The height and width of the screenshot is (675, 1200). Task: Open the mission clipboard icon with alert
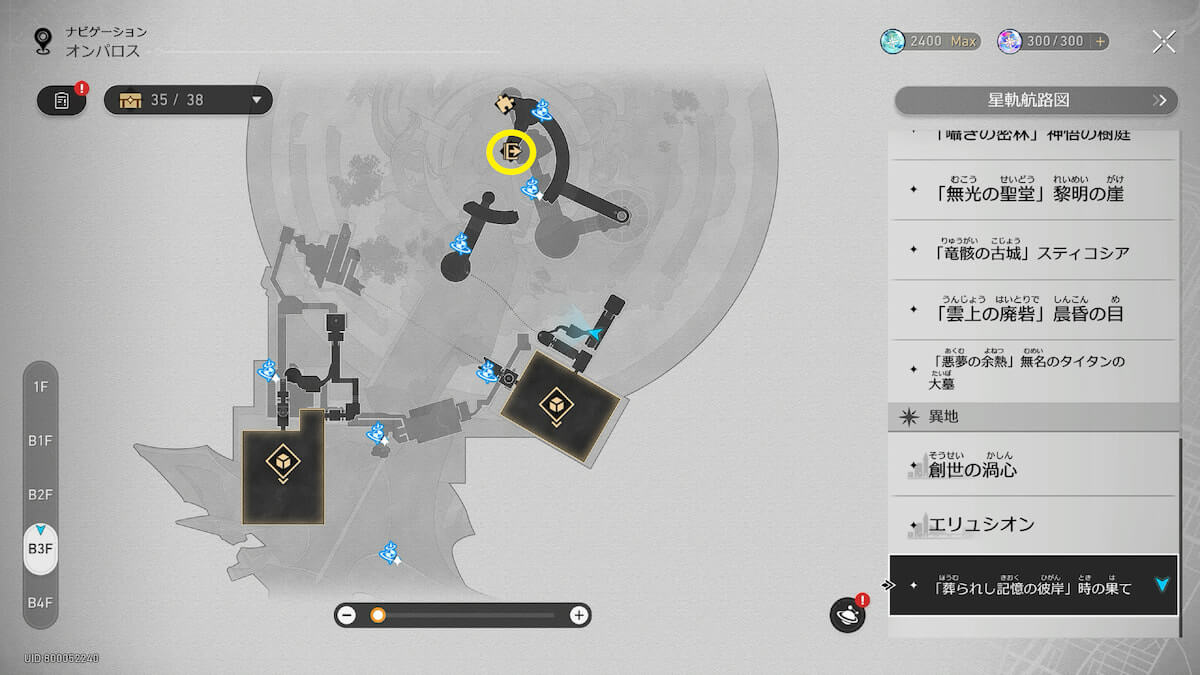(x=62, y=100)
